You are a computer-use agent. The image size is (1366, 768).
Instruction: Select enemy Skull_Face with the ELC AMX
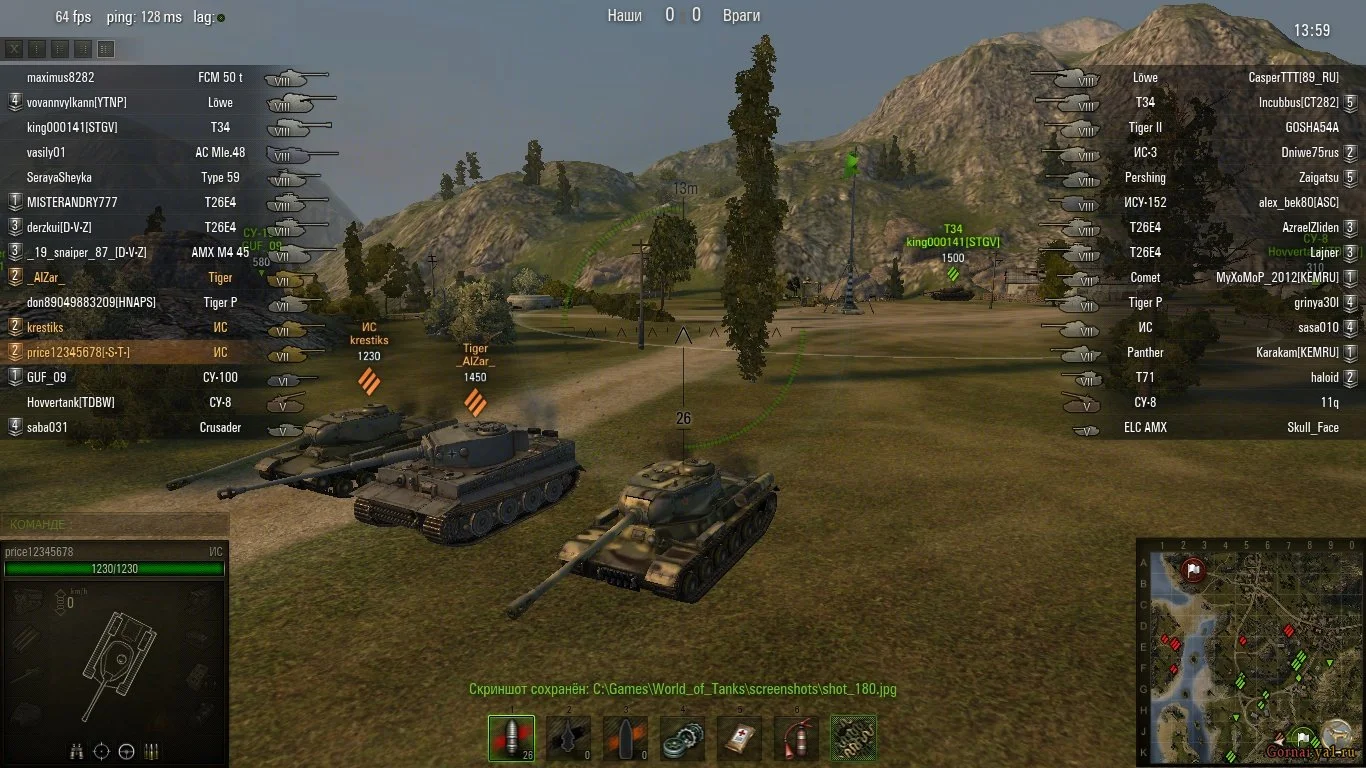click(x=1312, y=427)
